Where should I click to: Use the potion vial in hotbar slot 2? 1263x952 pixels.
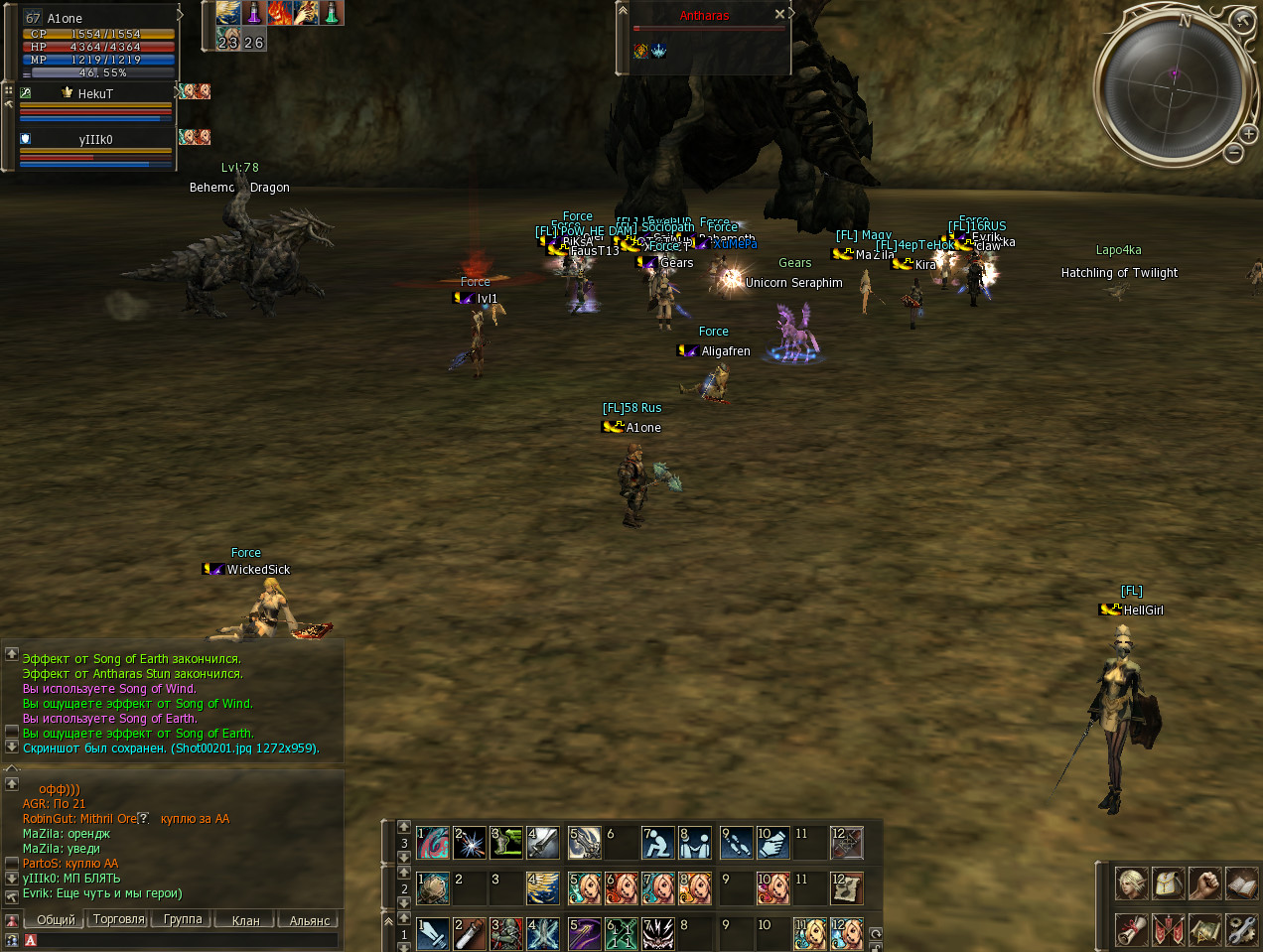click(x=469, y=934)
